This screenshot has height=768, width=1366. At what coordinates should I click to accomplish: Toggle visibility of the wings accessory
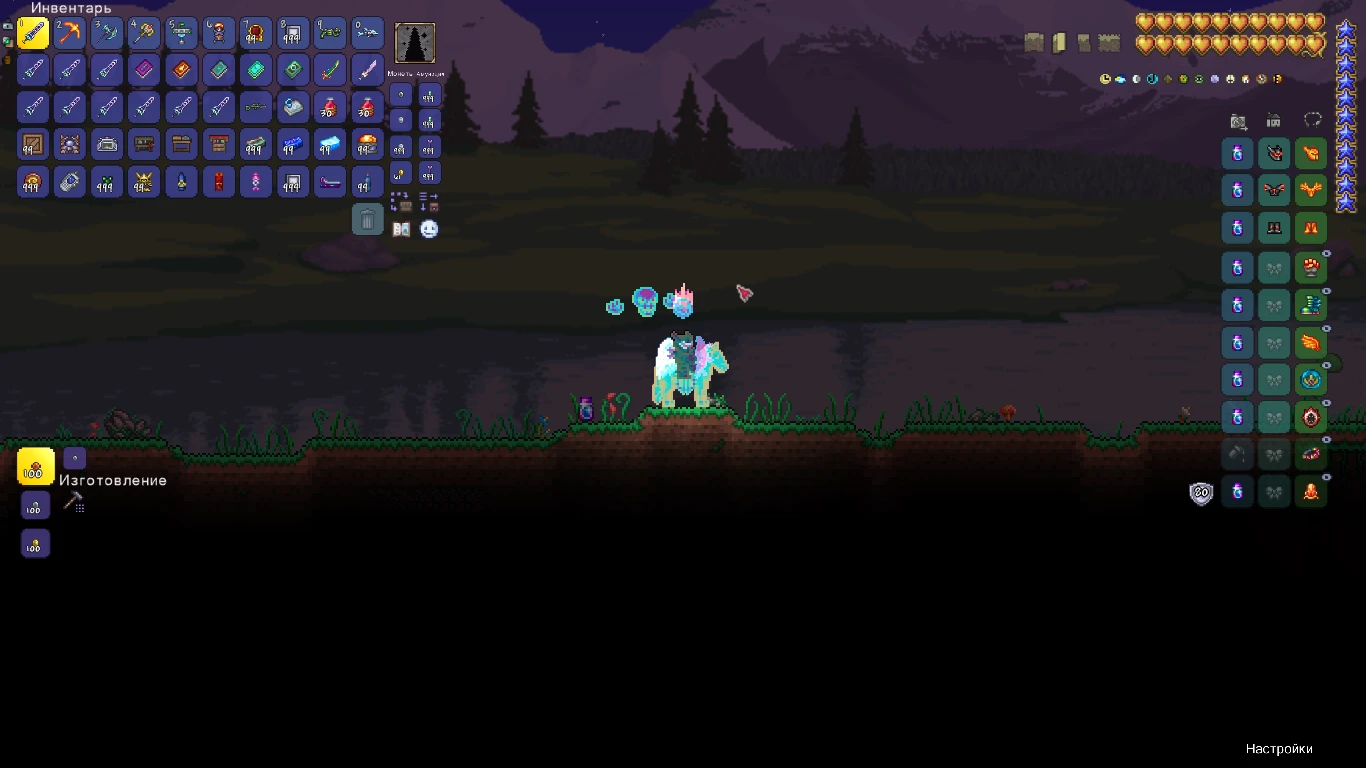[1326, 328]
